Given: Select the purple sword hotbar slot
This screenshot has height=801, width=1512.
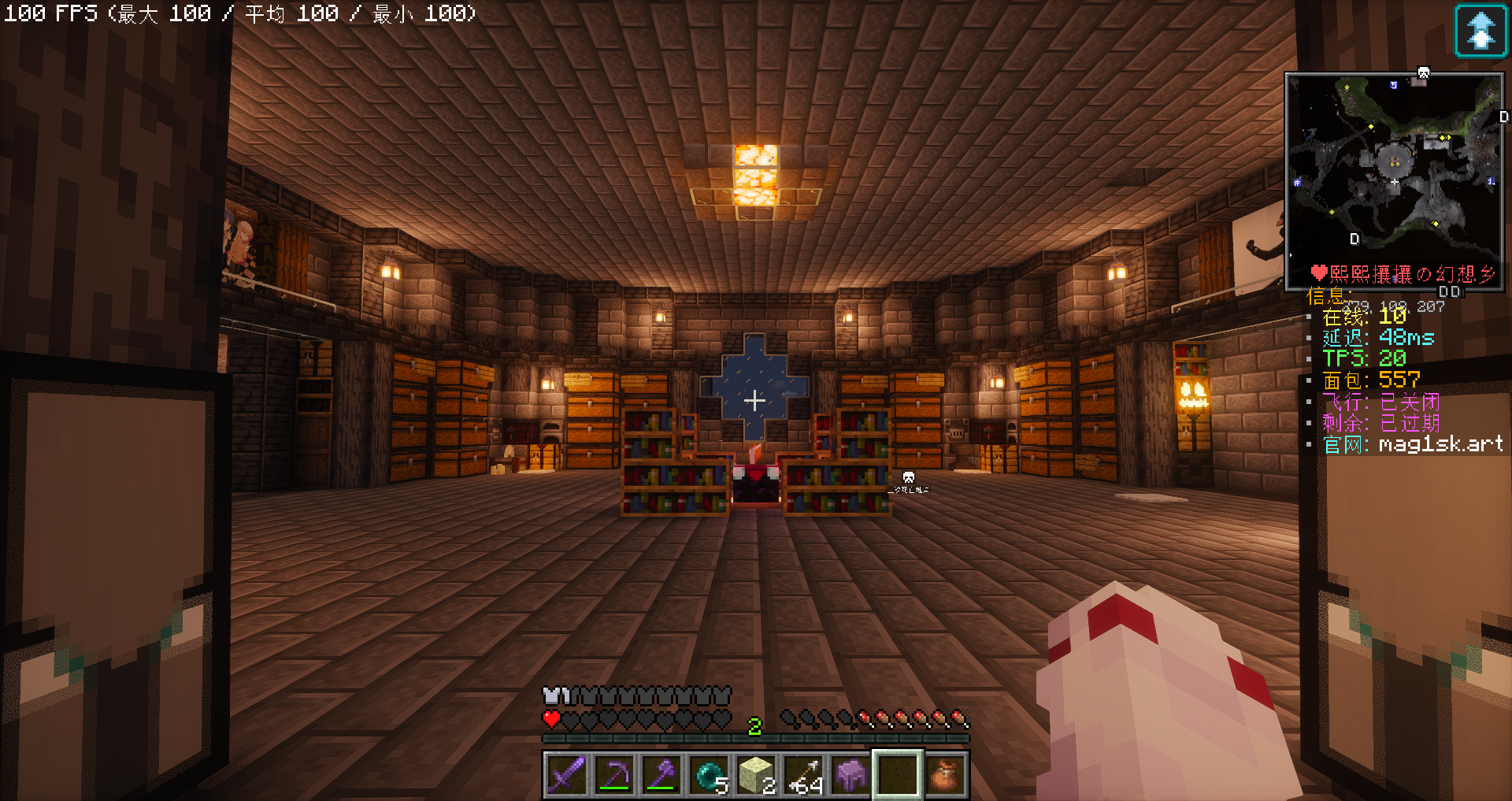Looking at the screenshot, I should pyautogui.click(x=566, y=775).
